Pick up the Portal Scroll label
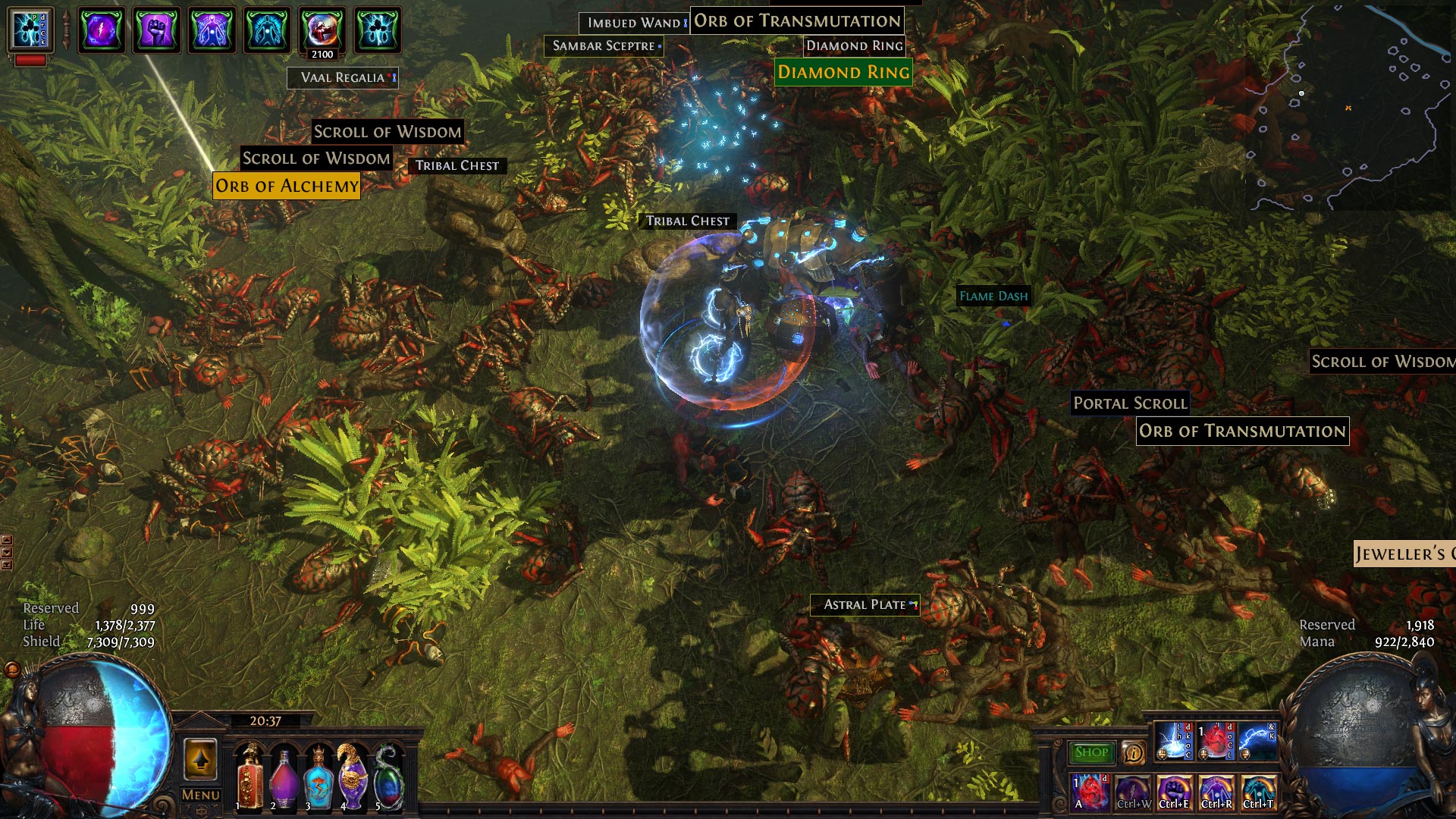1456x819 pixels. point(1130,403)
